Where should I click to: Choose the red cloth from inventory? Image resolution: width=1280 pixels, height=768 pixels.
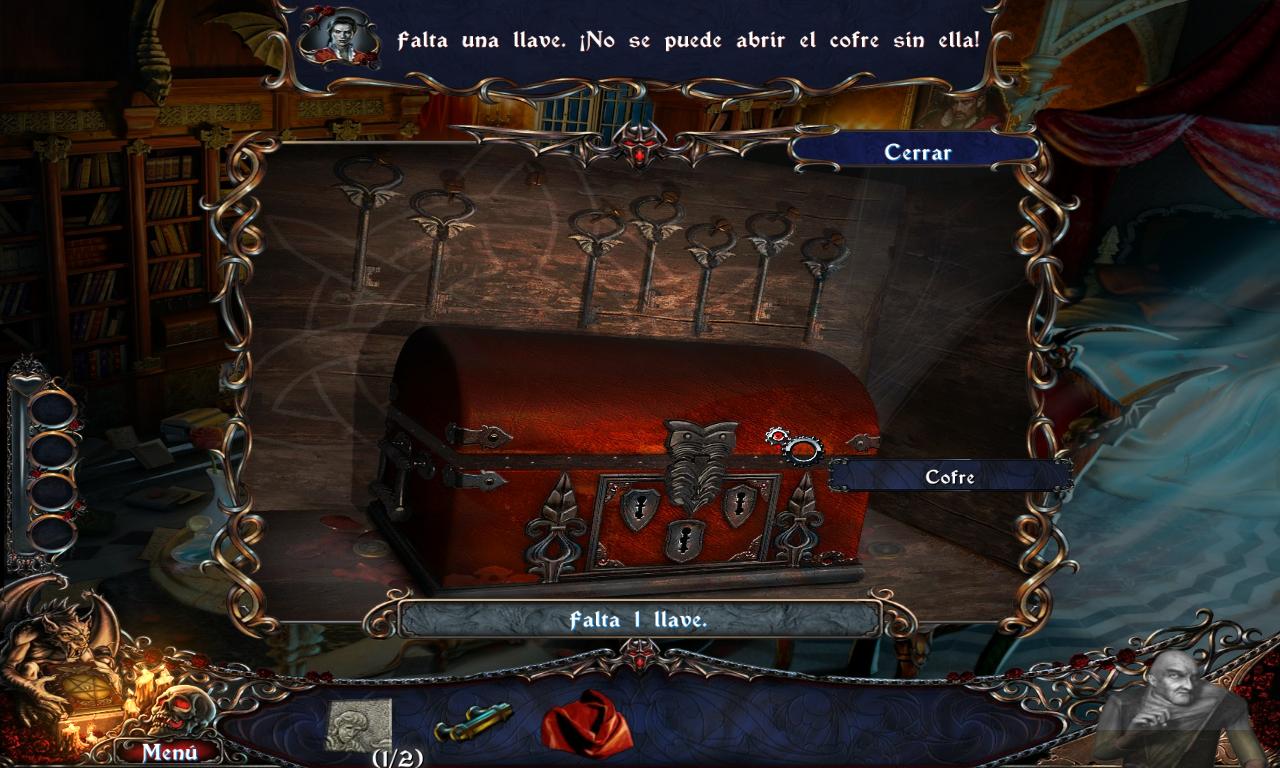587,722
